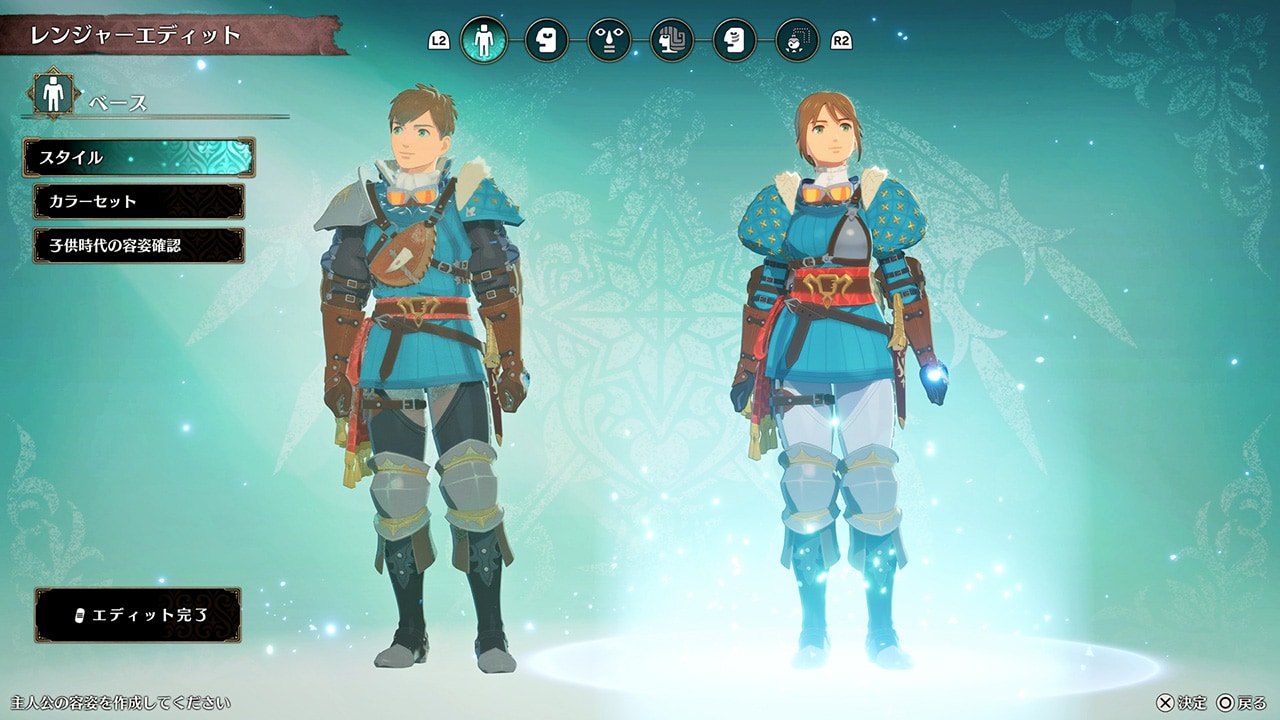Switch to the full-body base tab
Image resolution: width=1280 pixels, height=720 pixels.
click(x=484, y=40)
